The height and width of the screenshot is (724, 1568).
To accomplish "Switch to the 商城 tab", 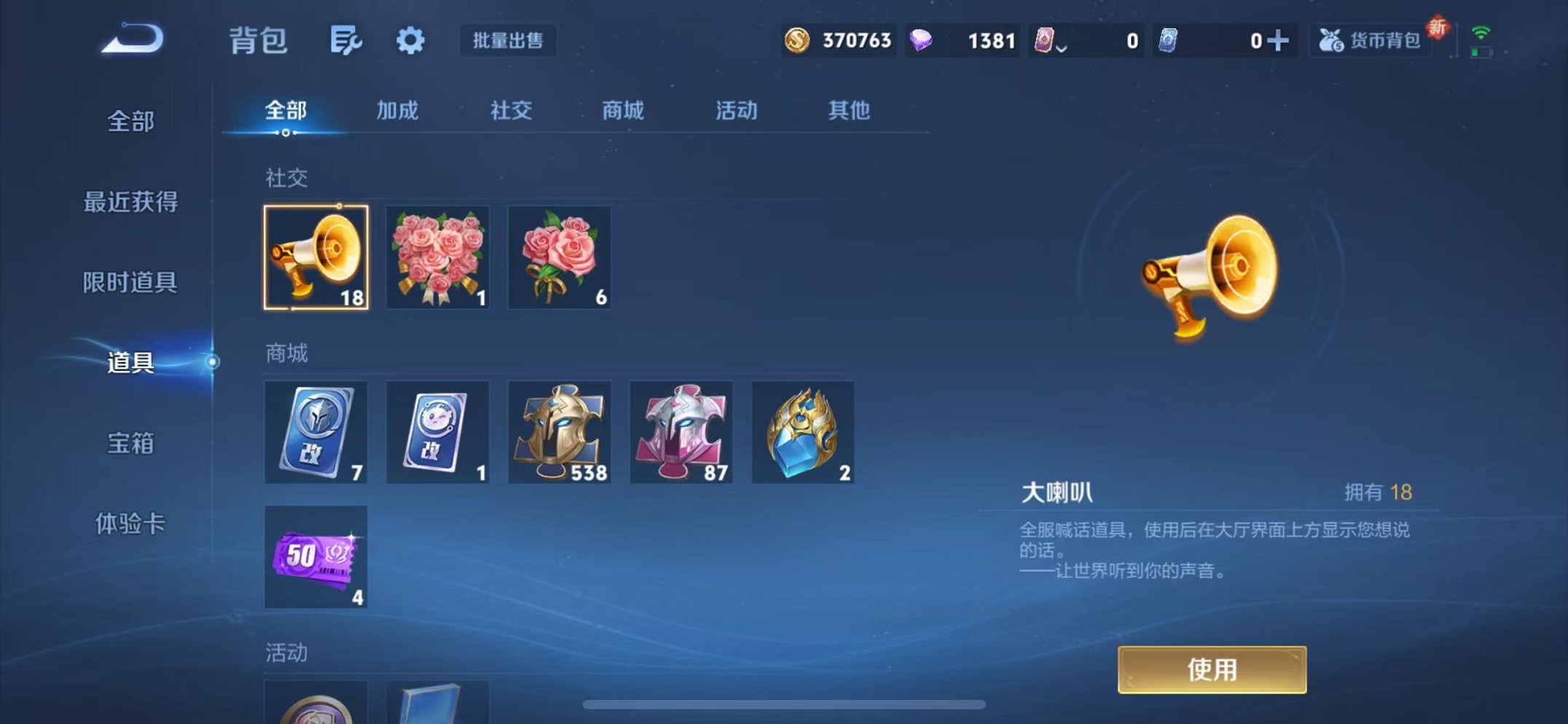I will click(622, 111).
